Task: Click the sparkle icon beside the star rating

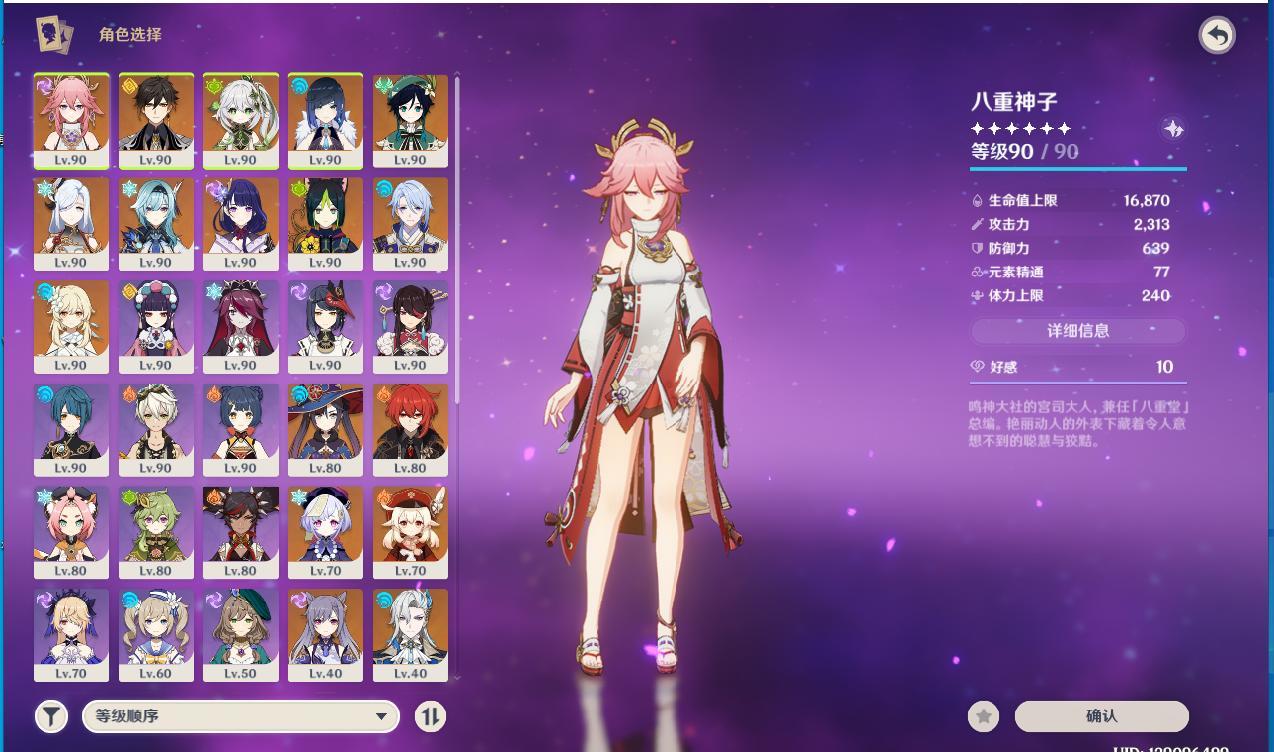Action: tap(1173, 128)
